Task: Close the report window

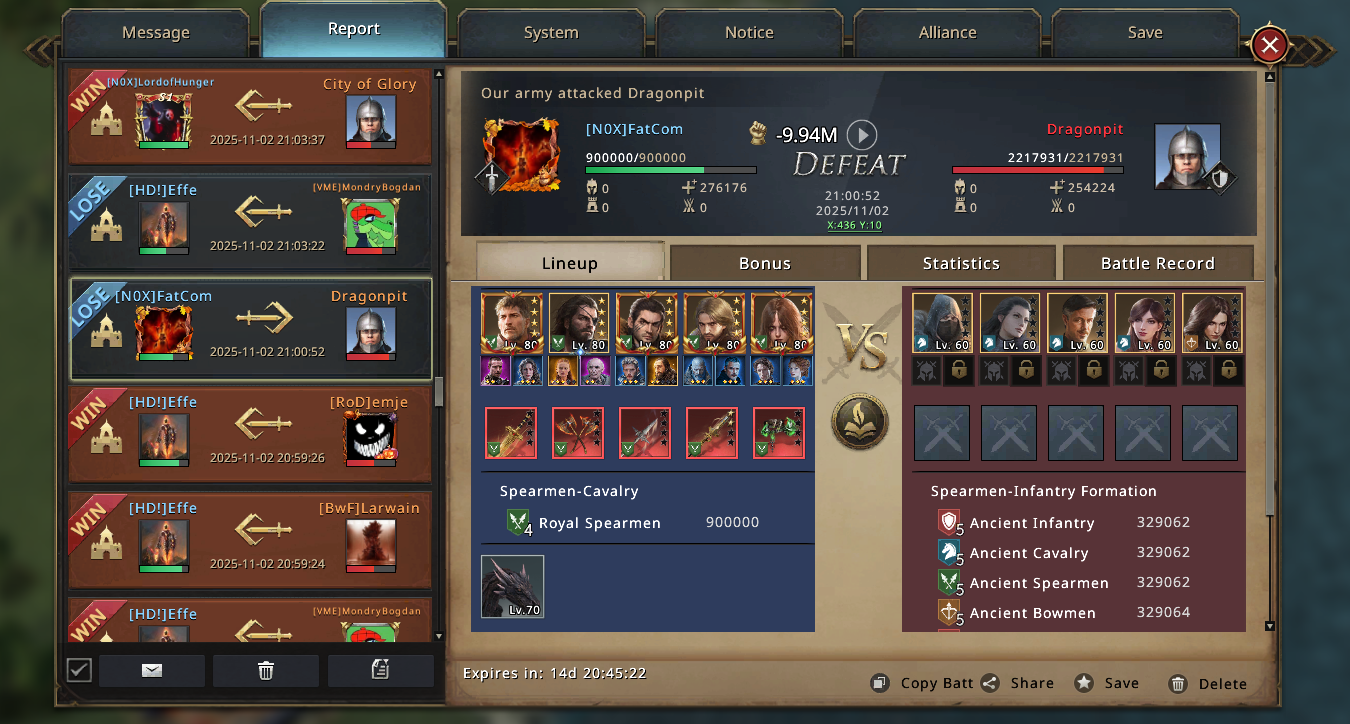Action: tap(1269, 45)
